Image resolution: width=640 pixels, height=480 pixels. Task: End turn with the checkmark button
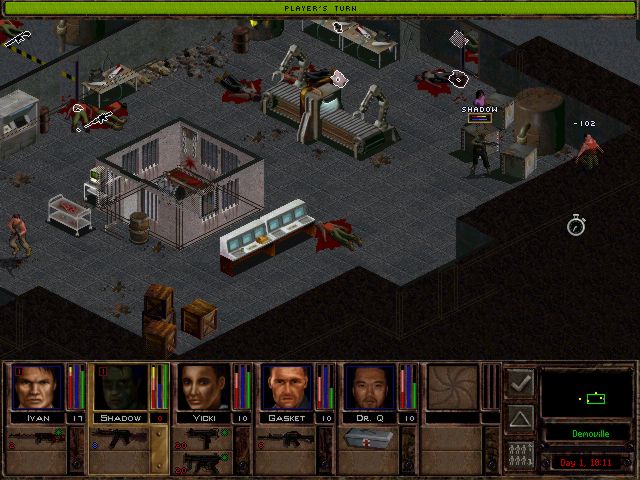click(x=520, y=381)
